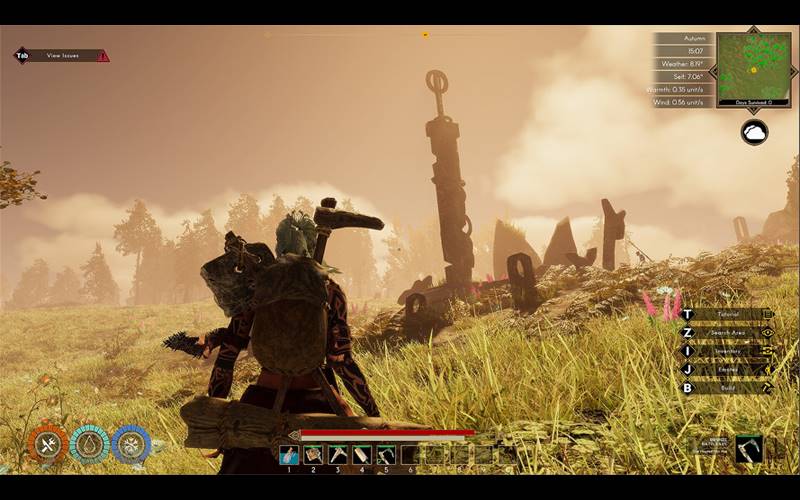
Task: Select the item in hotbar slot 4
Action: (362, 455)
